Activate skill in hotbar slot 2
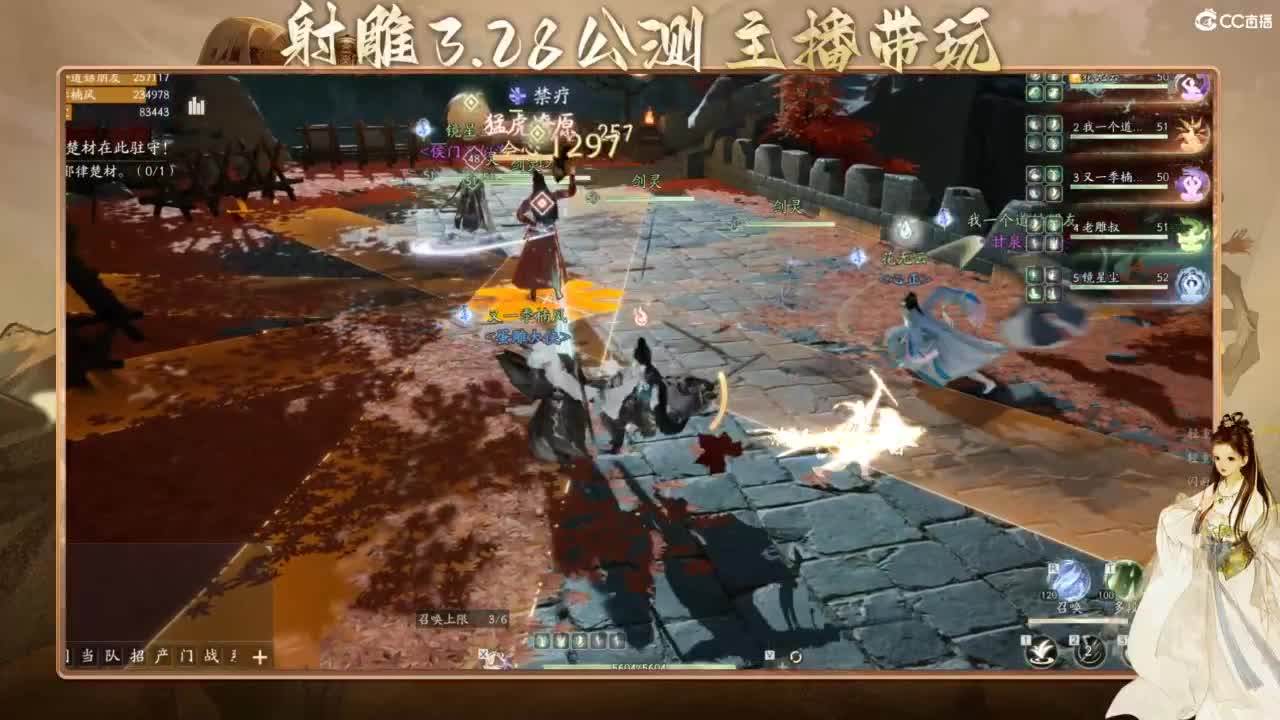This screenshot has width=1280, height=720. [1089, 653]
